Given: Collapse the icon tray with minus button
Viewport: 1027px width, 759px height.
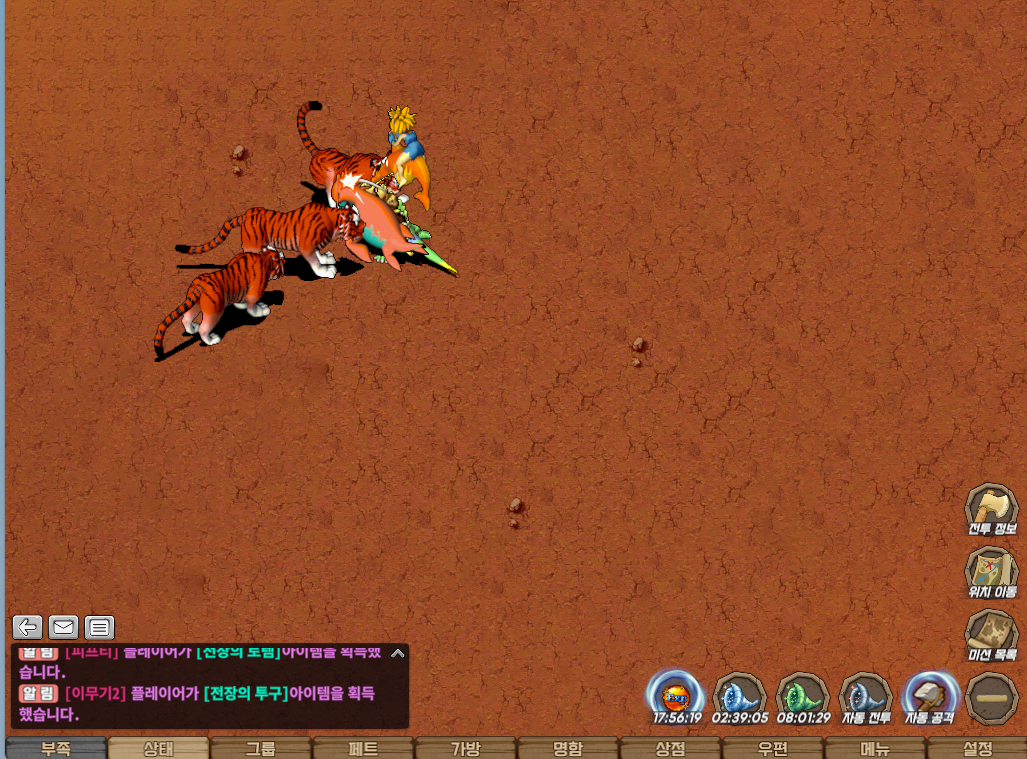Looking at the screenshot, I should (x=992, y=696).
